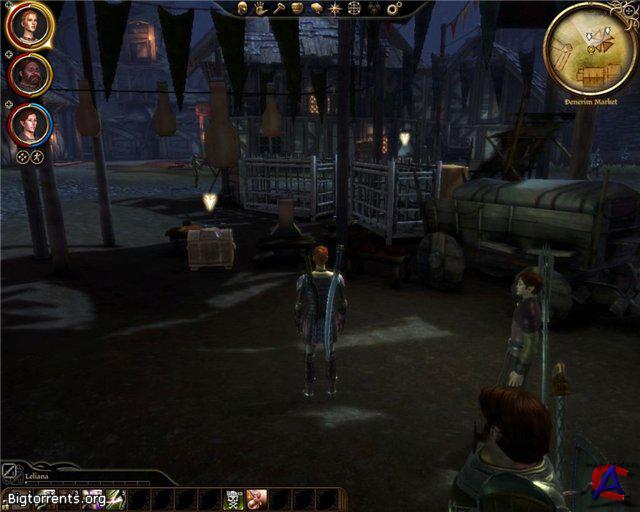Screen dimensions: 640x512
Task: Open the world map compass star icon
Action: 334,8
